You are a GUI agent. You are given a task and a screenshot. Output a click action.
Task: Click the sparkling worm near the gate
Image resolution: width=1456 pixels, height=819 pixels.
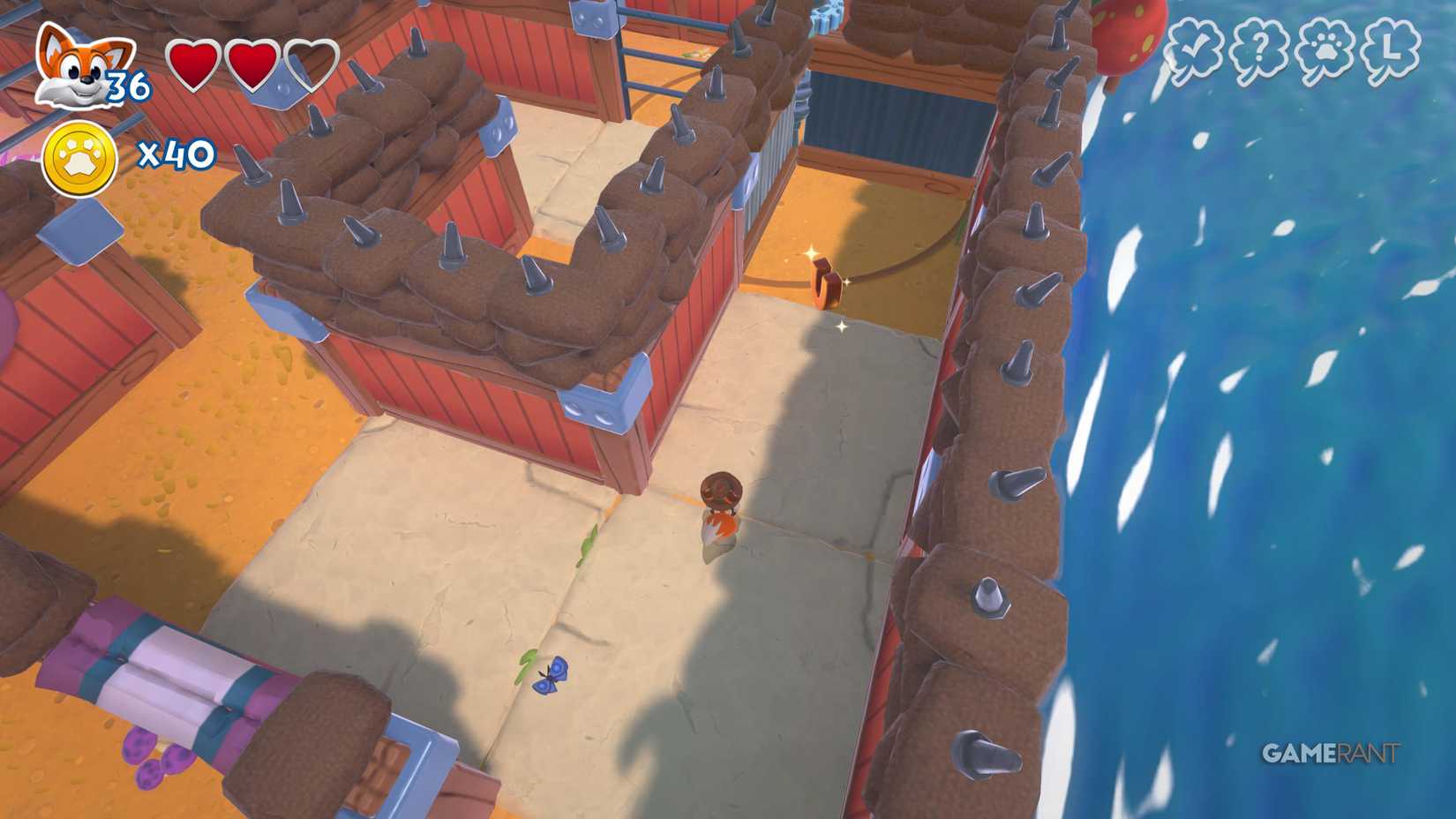pos(827,282)
